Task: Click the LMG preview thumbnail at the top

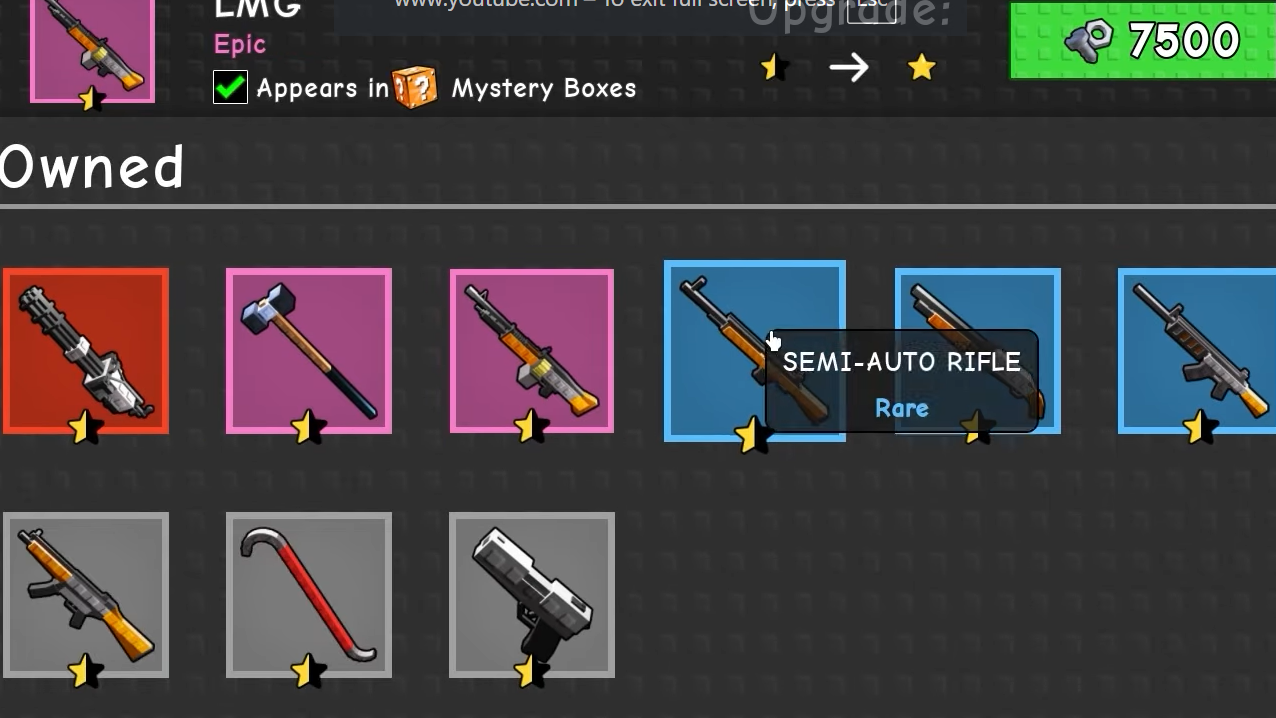Action: [92, 48]
